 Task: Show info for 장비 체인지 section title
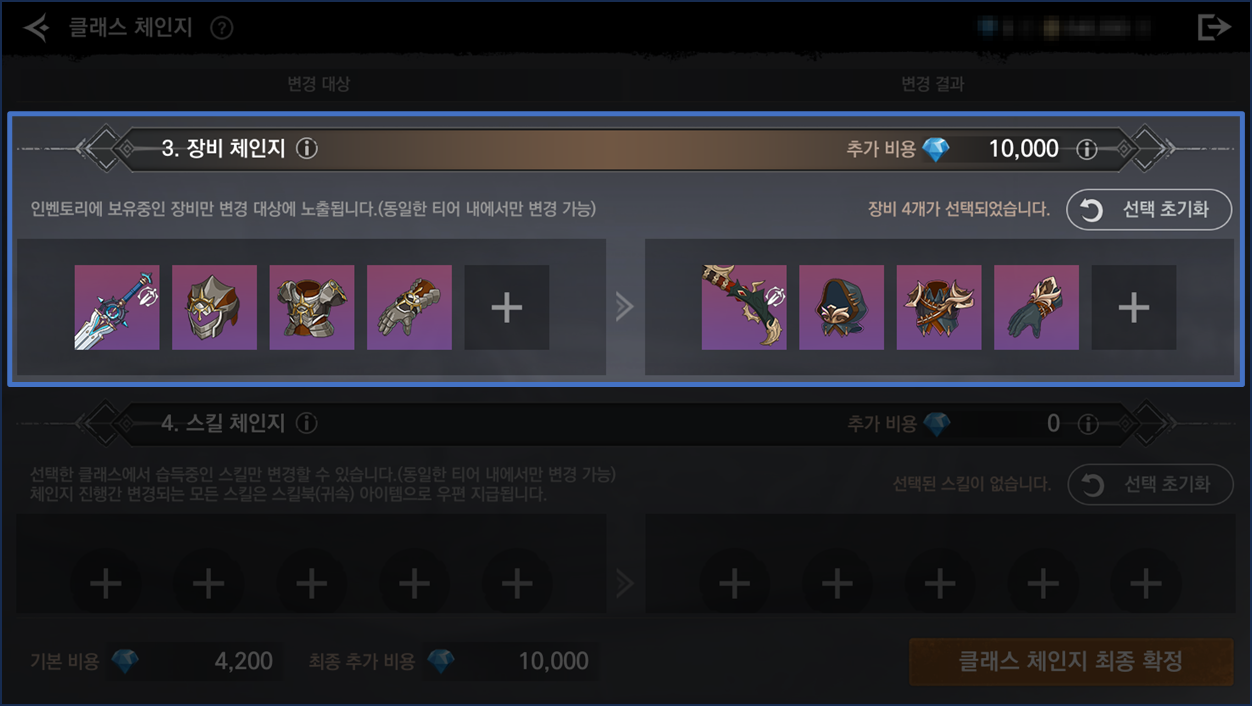coord(307,149)
